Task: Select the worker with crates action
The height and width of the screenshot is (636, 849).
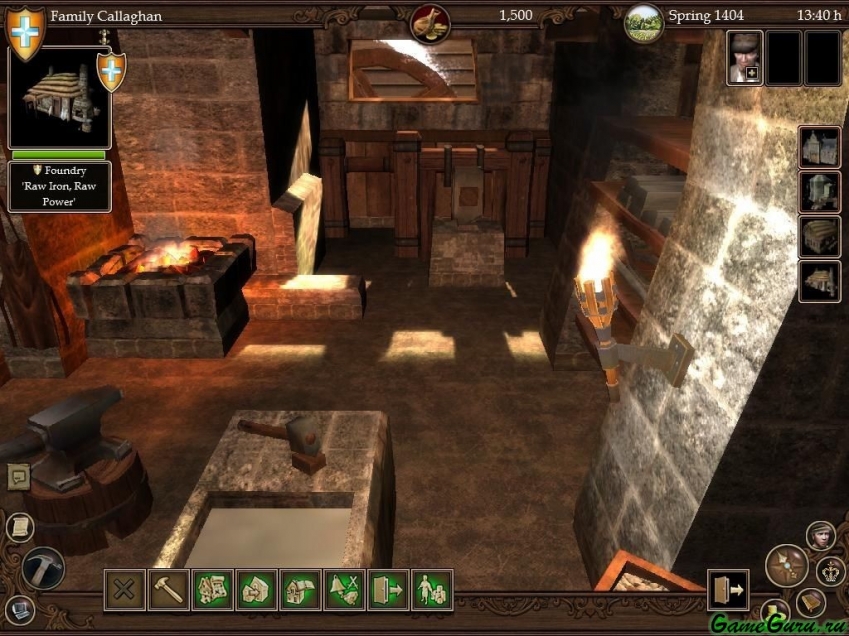Action: (432, 589)
